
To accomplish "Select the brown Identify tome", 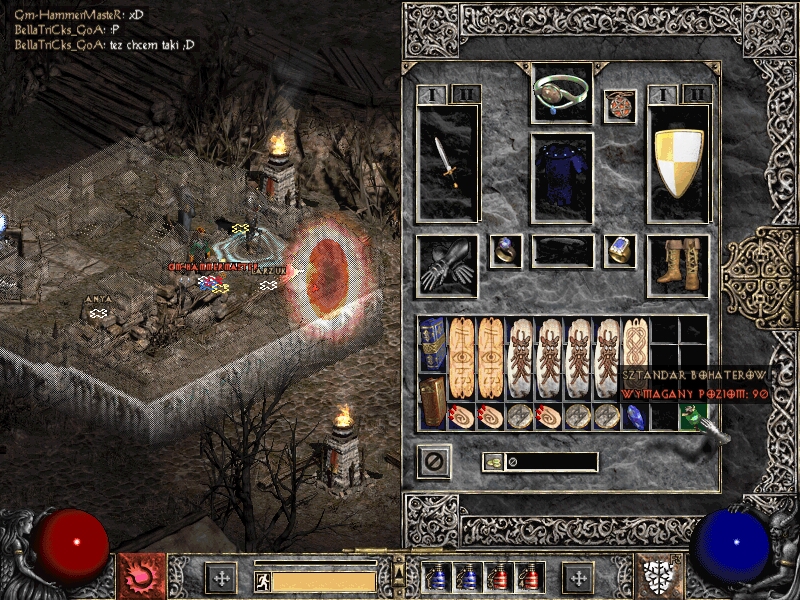I will coord(433,402).
